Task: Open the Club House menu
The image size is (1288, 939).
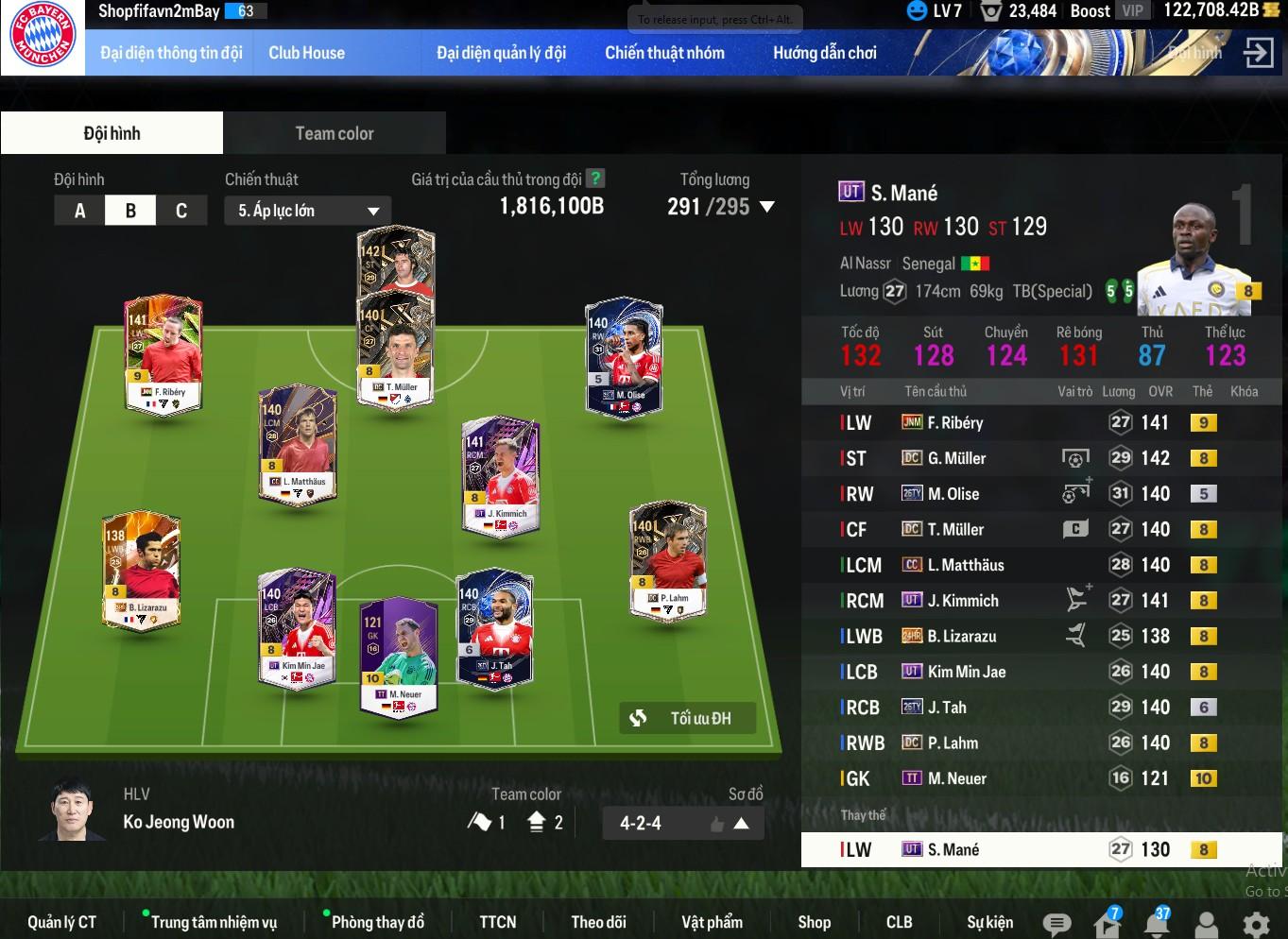Action: pos(306,53)
